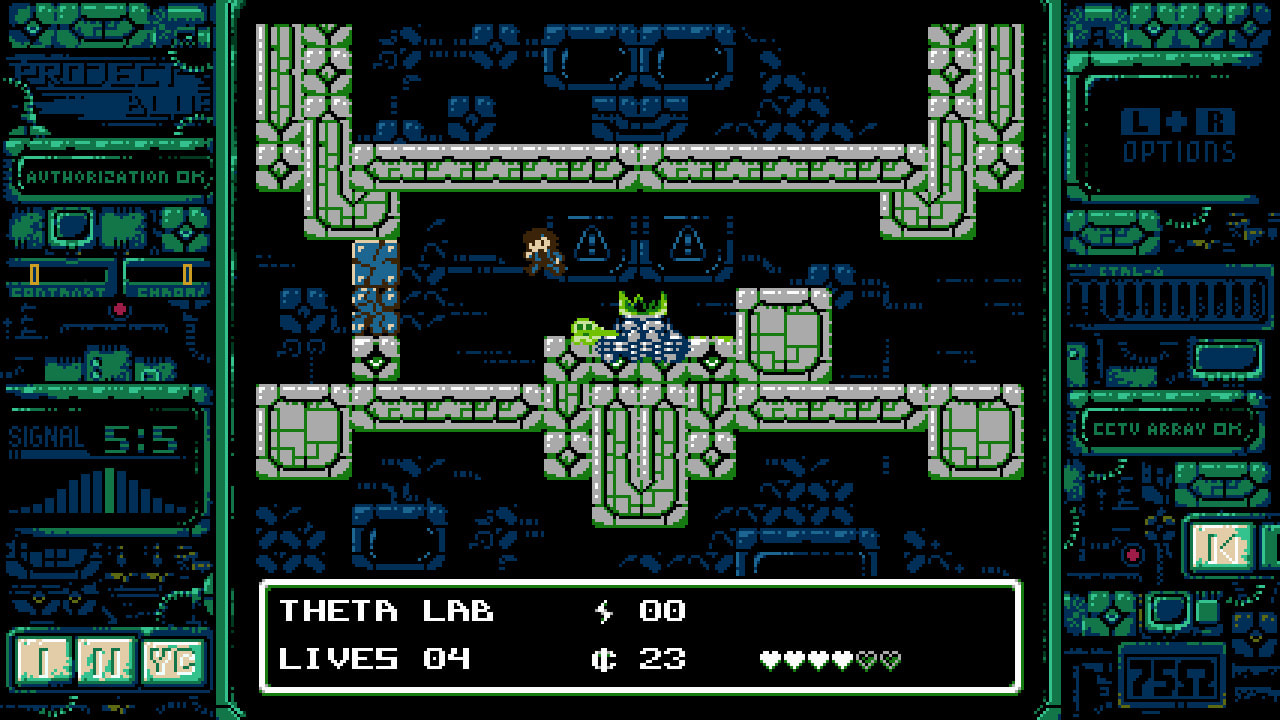The height and width of the screenshot is (720, 1280).
Task: Click the Theta Lab name label
Action: pos(386,608)
